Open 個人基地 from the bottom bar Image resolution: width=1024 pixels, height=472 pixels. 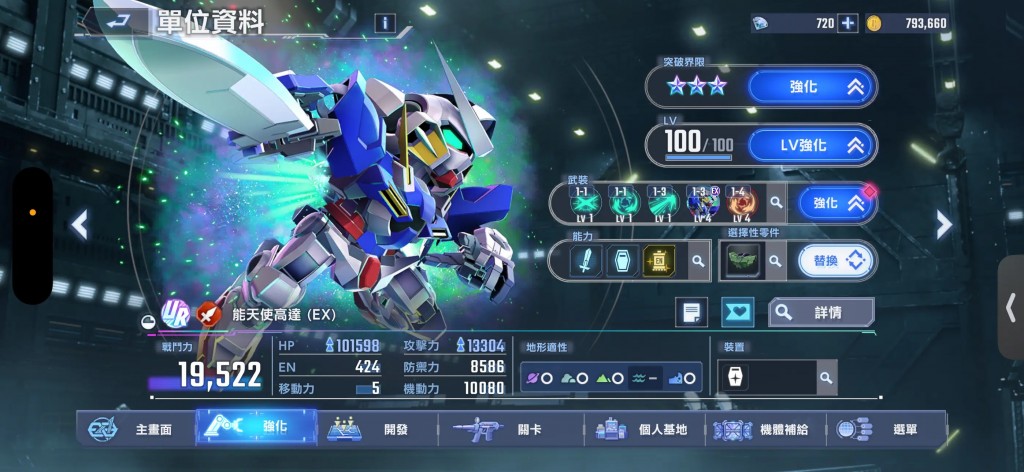(645, 429)
